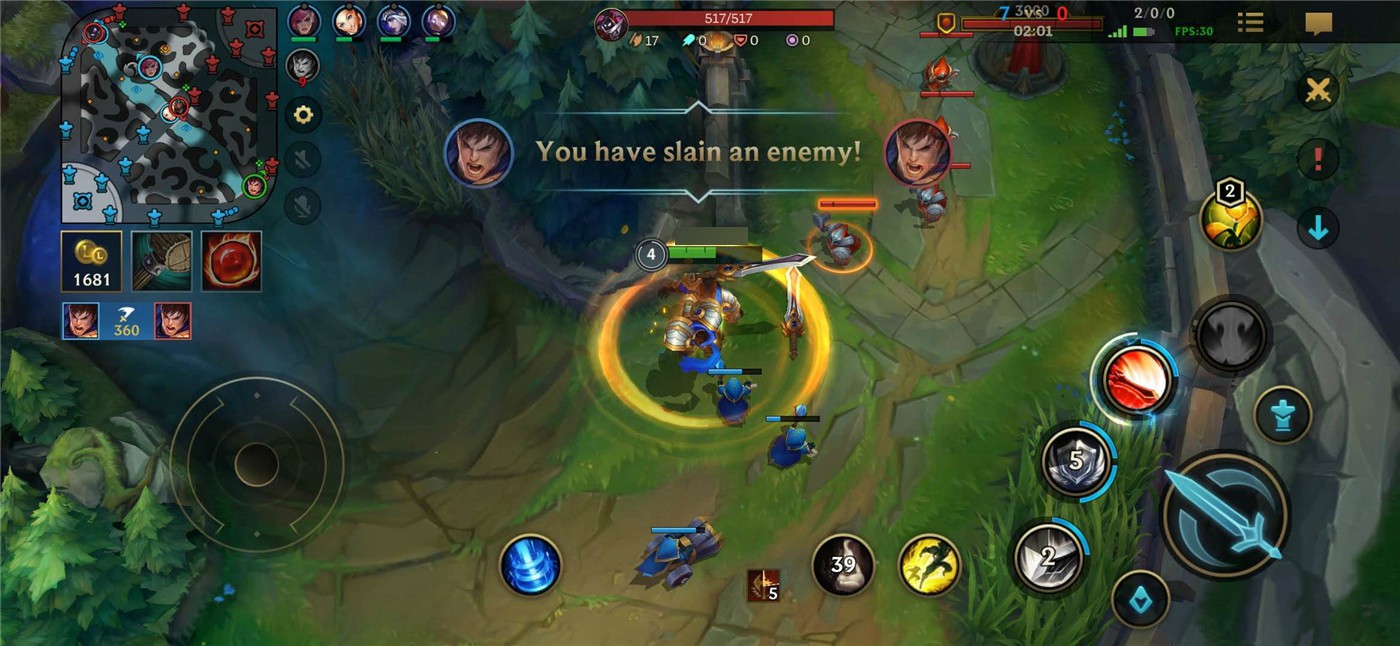Open the settings gear

click(x=303, y=115)
